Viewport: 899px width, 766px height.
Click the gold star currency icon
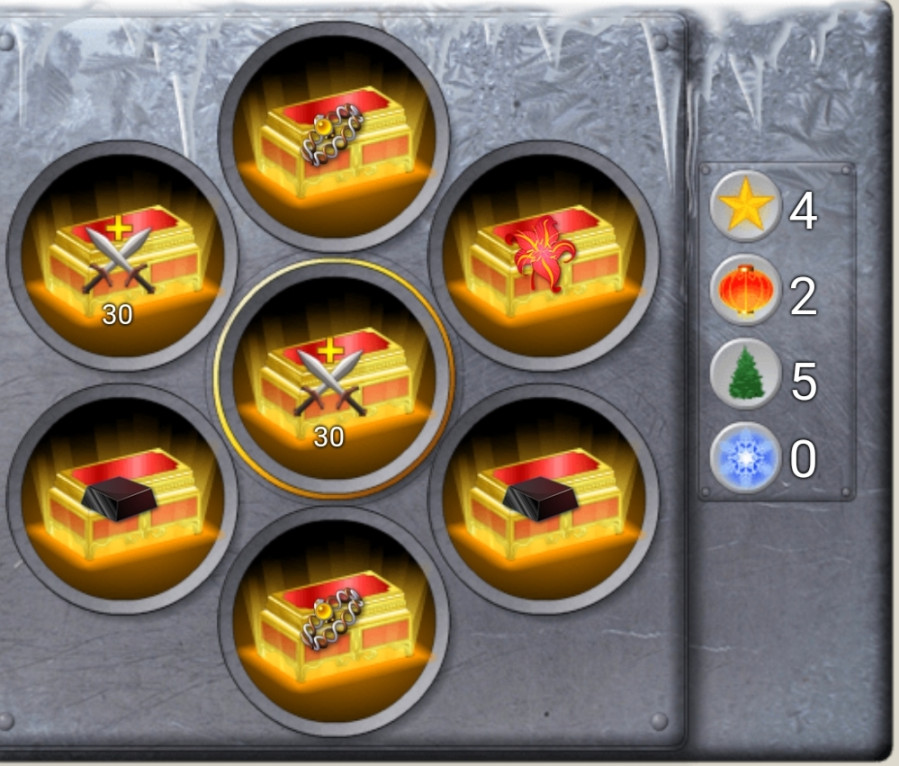[743, 208]
